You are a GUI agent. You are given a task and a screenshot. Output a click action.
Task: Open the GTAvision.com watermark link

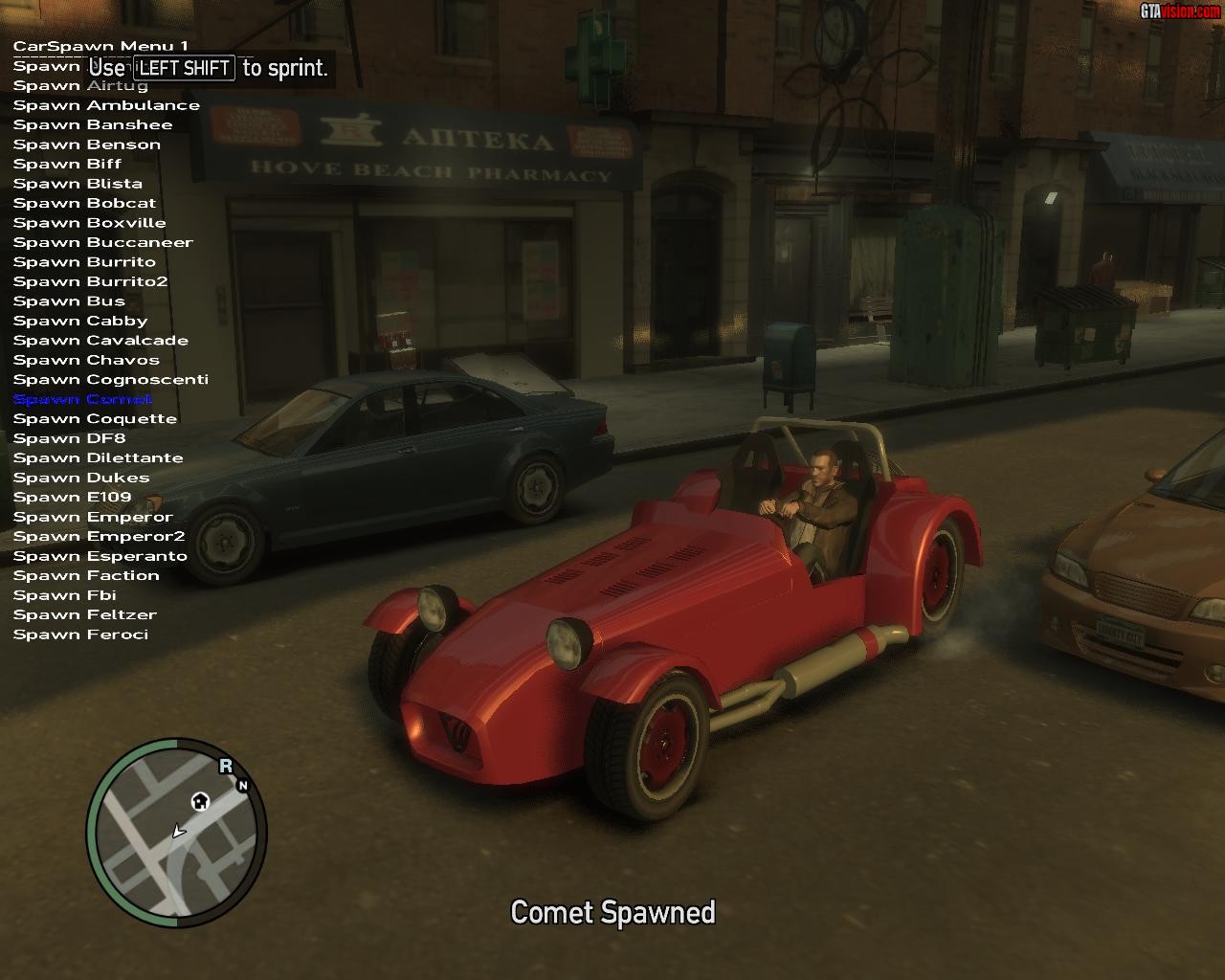(x=1180, y=11)
